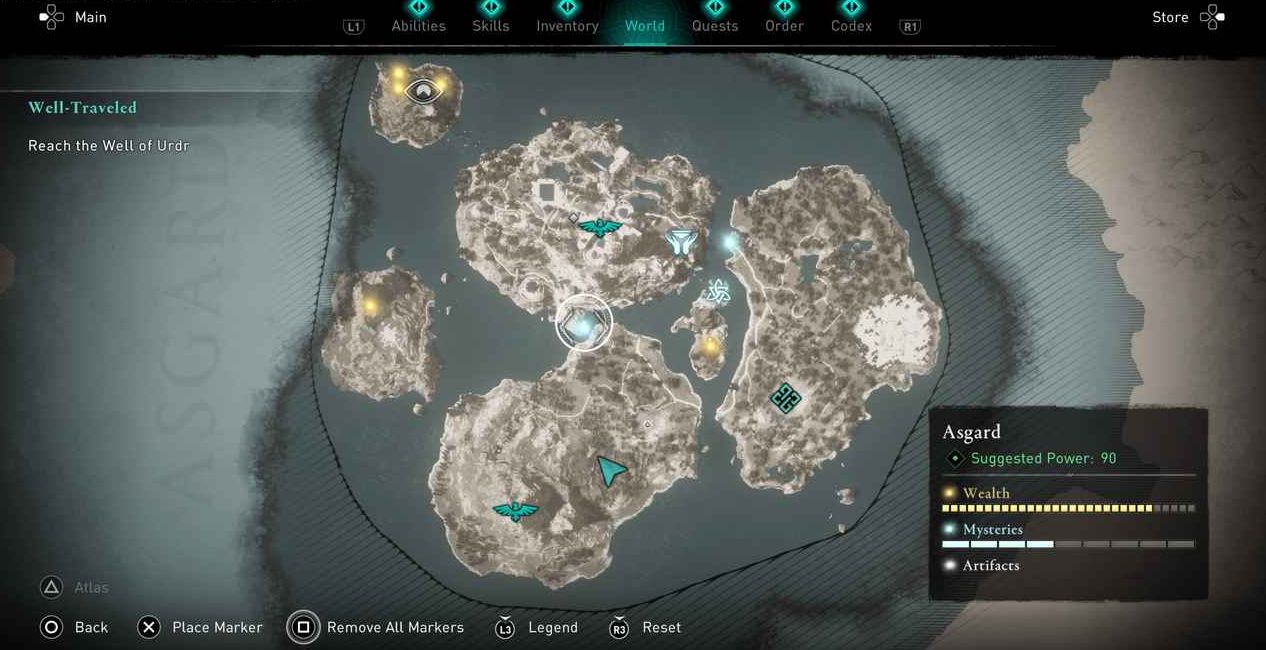1266x650 pixels.
Task: Open the Inventory tab
Action: pos(567,26)
